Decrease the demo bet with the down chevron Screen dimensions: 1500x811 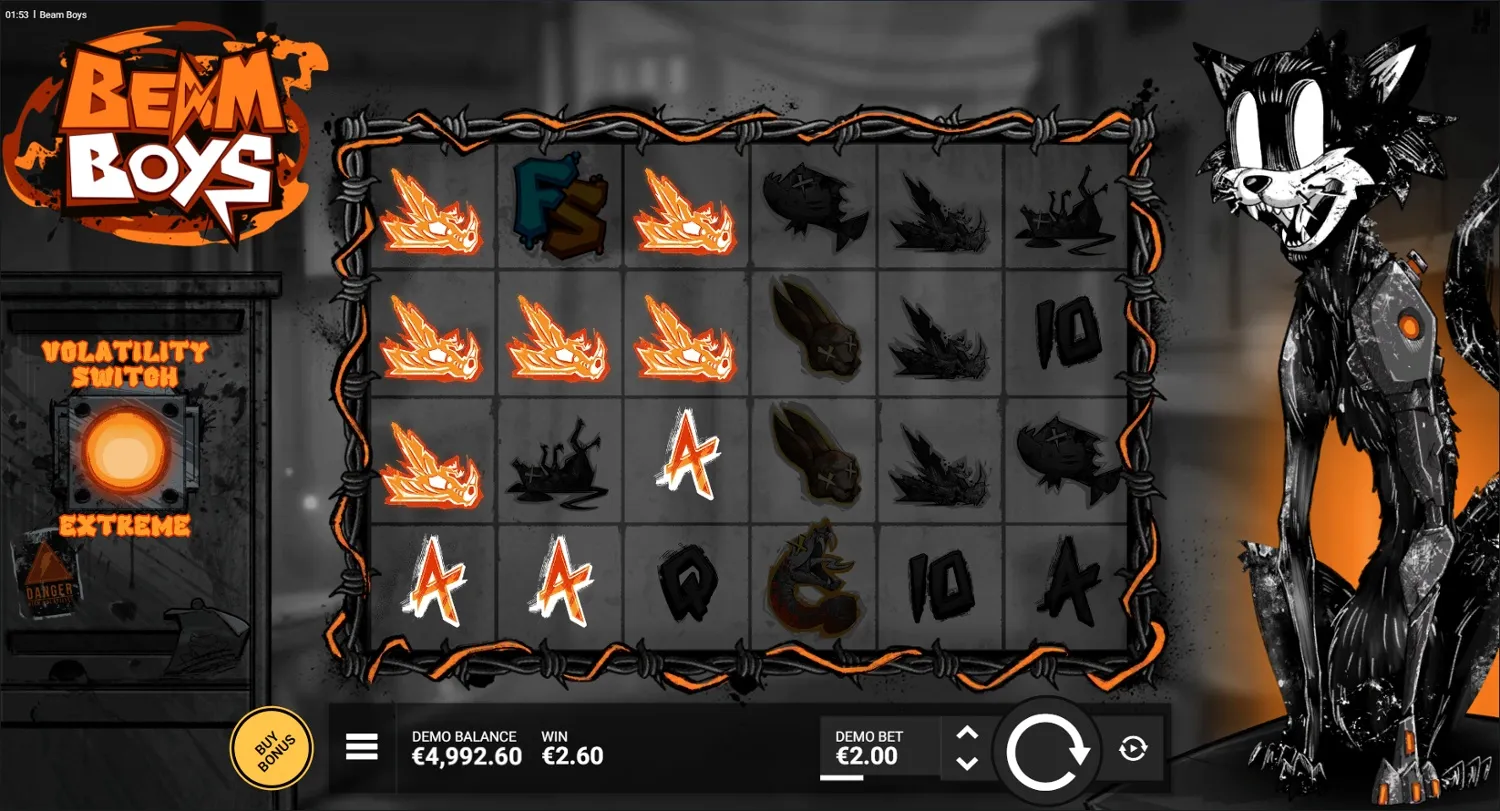pyautogui.click(x=966, y=763)
